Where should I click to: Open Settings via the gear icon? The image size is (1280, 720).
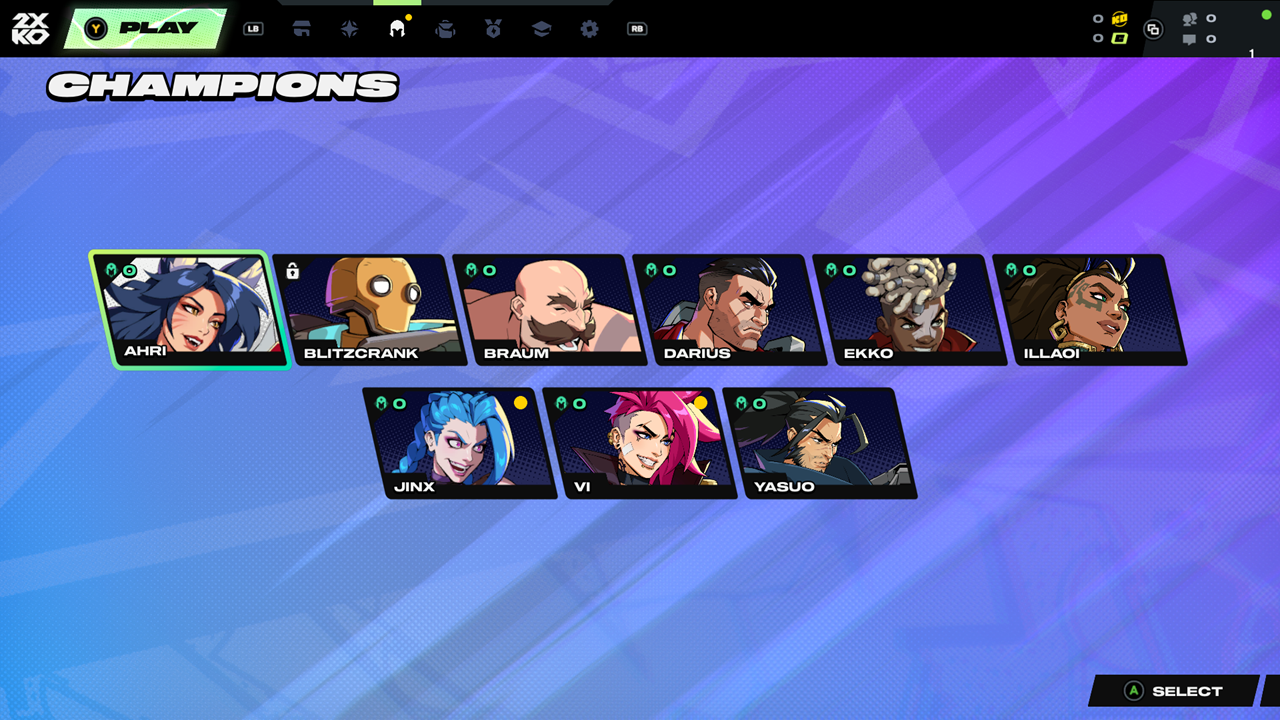[x=588, y=28]
